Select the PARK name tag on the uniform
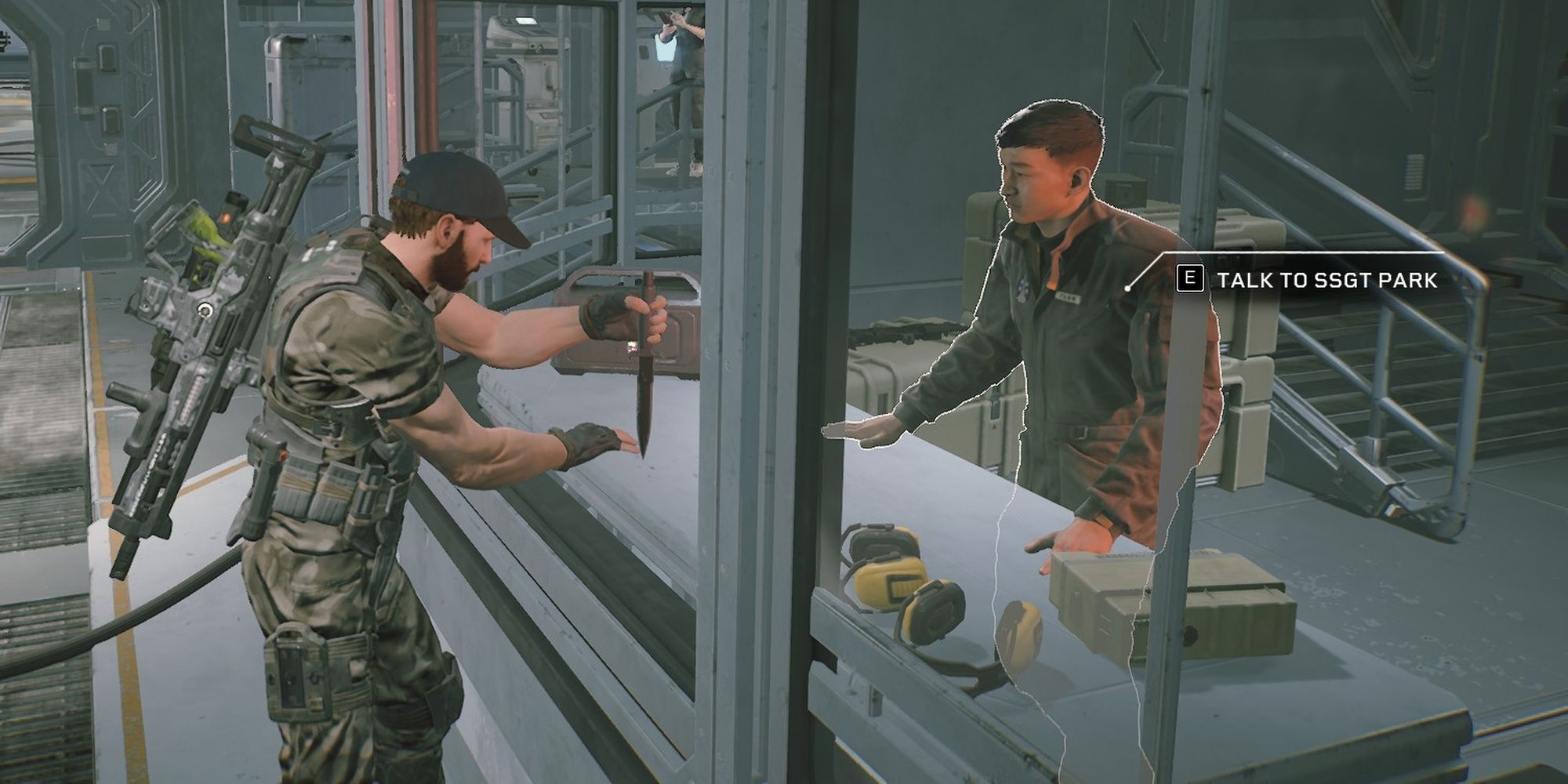 click(1068, 296)
